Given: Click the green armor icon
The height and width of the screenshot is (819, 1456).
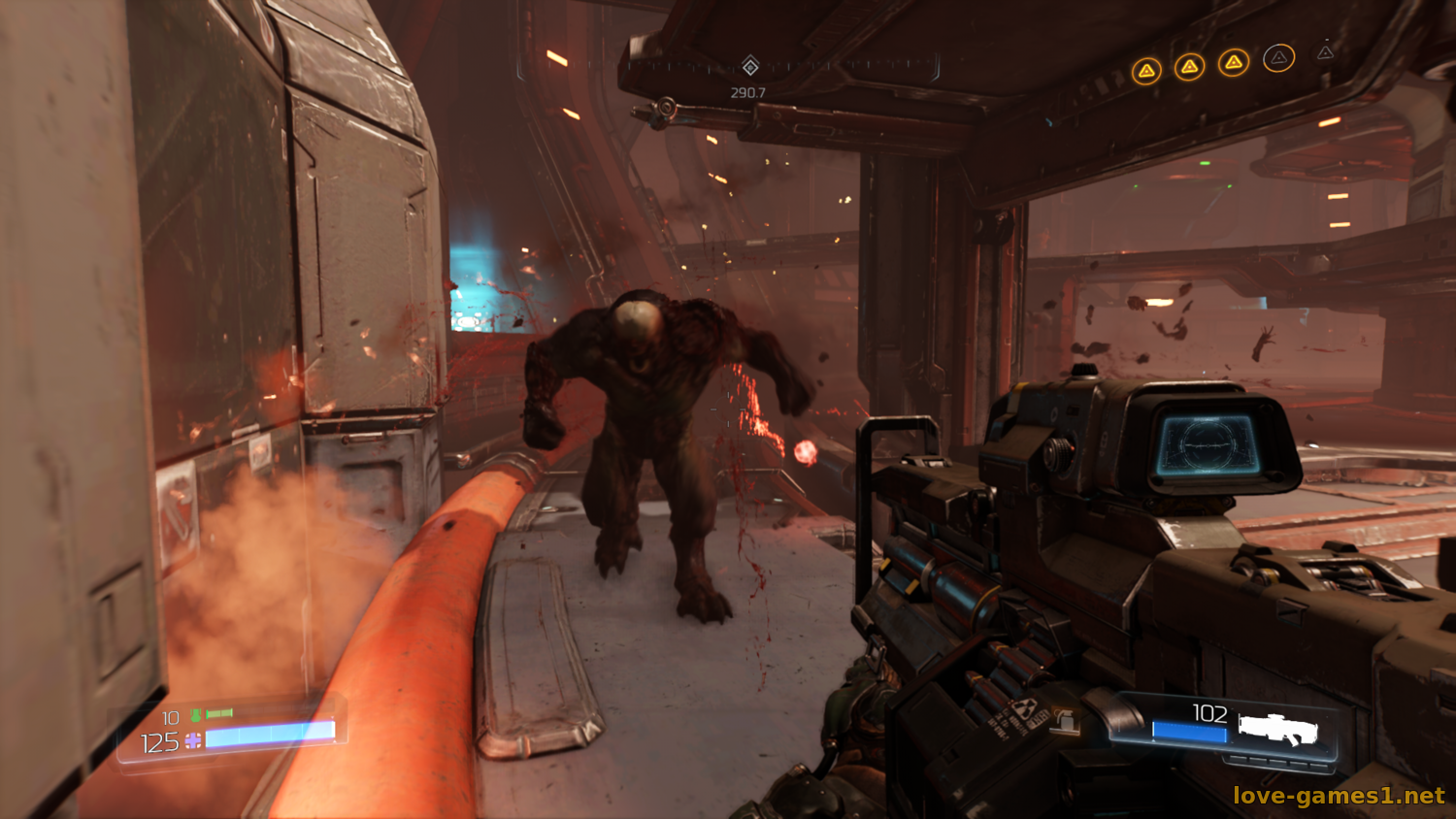Looking at the screenshot, I should (x=196, y=715).
